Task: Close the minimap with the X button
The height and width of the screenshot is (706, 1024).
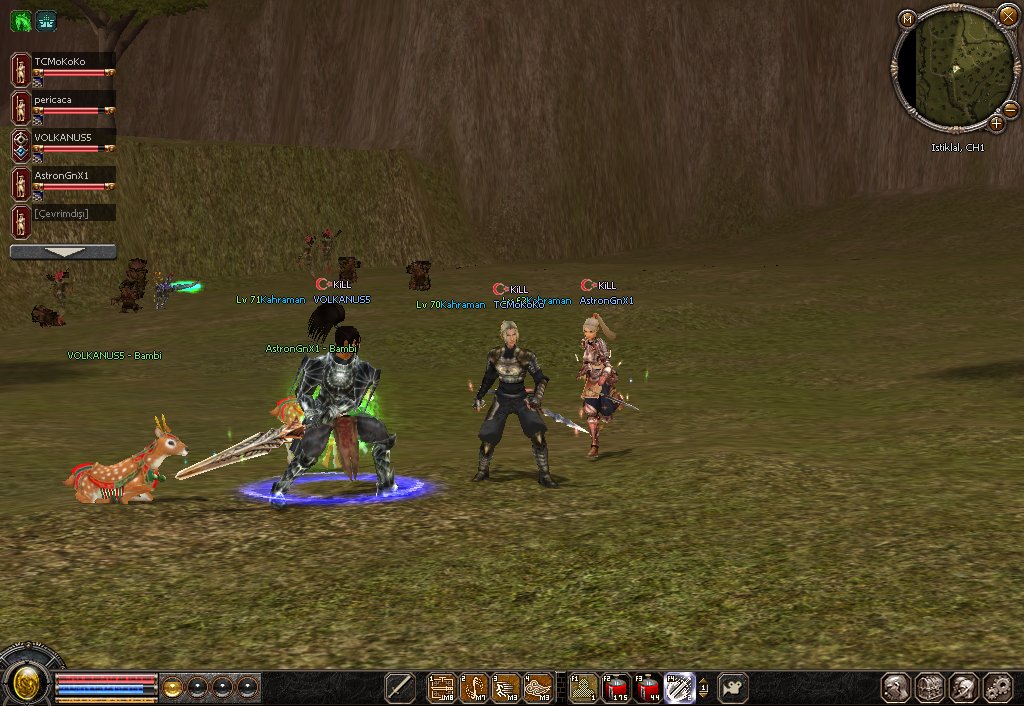Action: pos(1007,15)
